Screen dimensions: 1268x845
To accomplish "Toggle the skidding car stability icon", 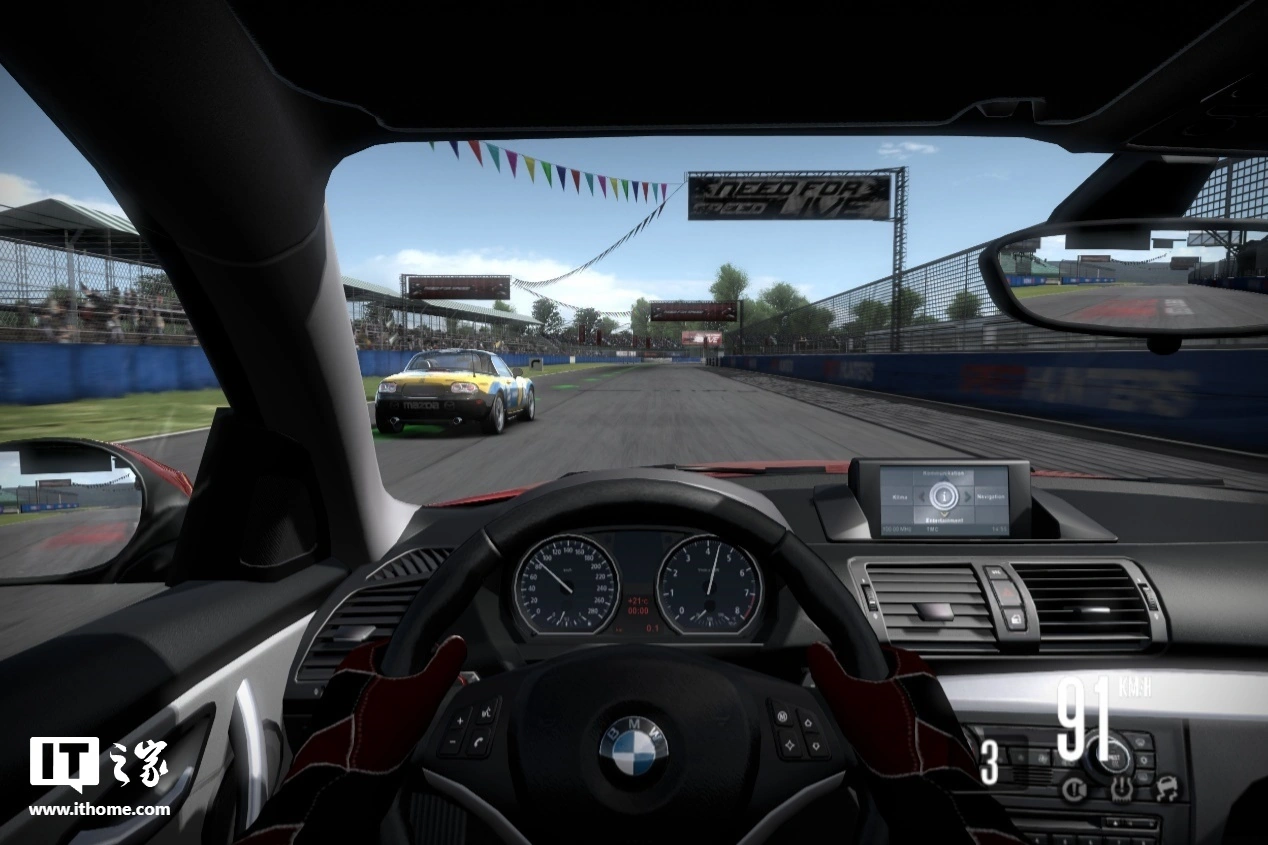I will pyautogui.click(x=1165, y=789).
